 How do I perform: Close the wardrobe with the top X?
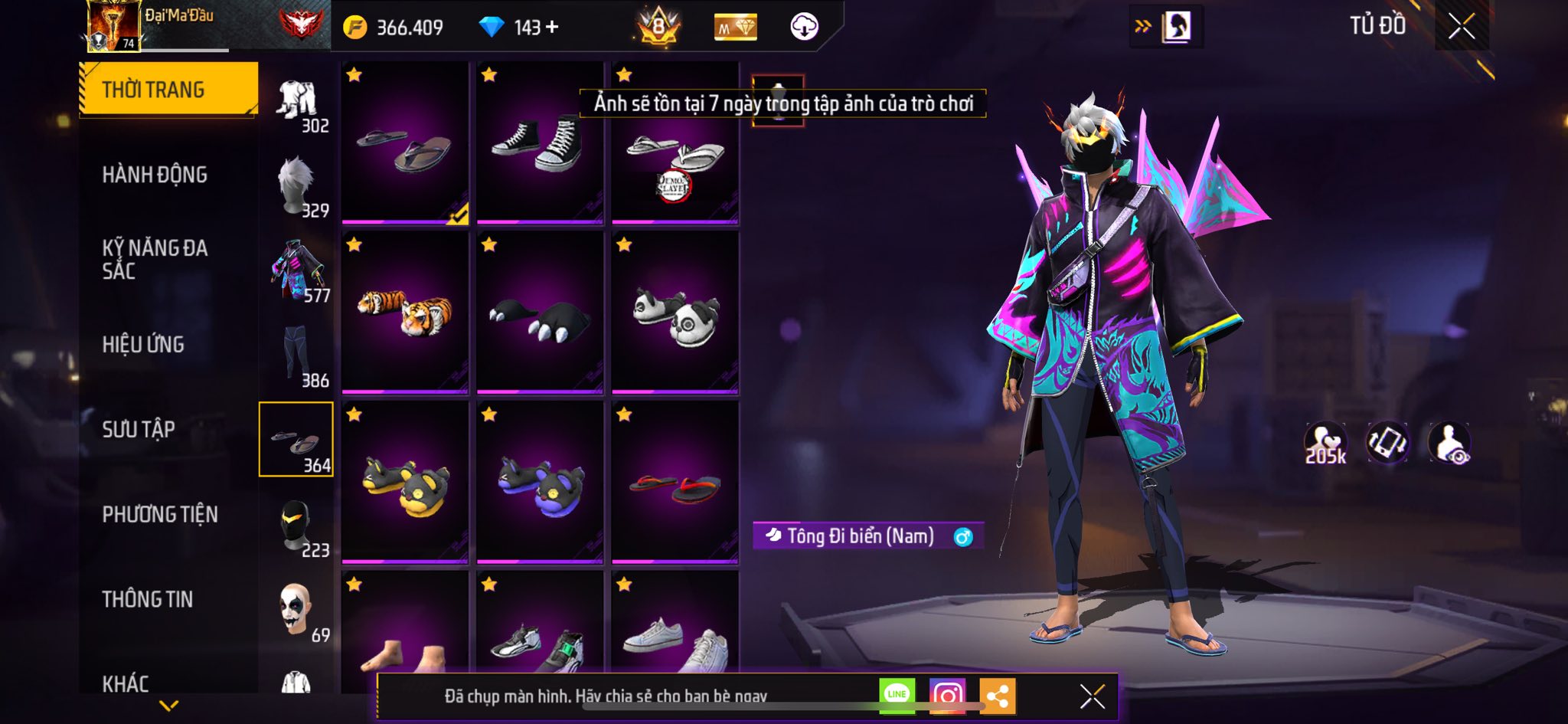1461,27
